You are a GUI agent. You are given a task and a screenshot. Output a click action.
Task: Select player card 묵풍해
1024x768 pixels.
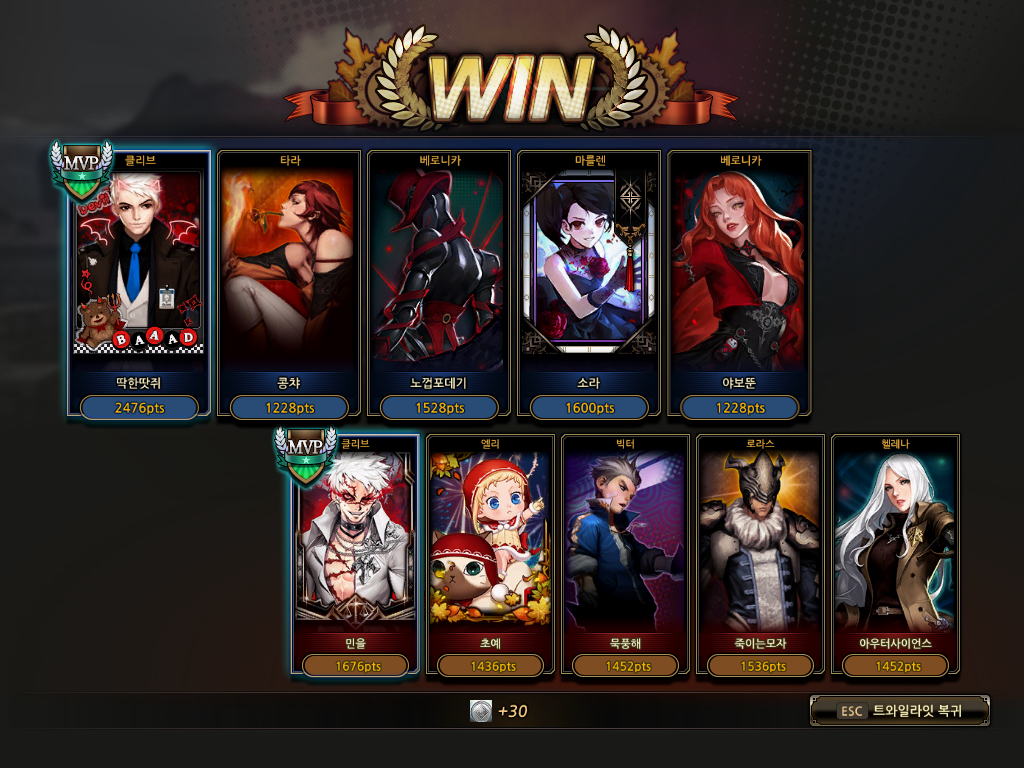[626, 555]
